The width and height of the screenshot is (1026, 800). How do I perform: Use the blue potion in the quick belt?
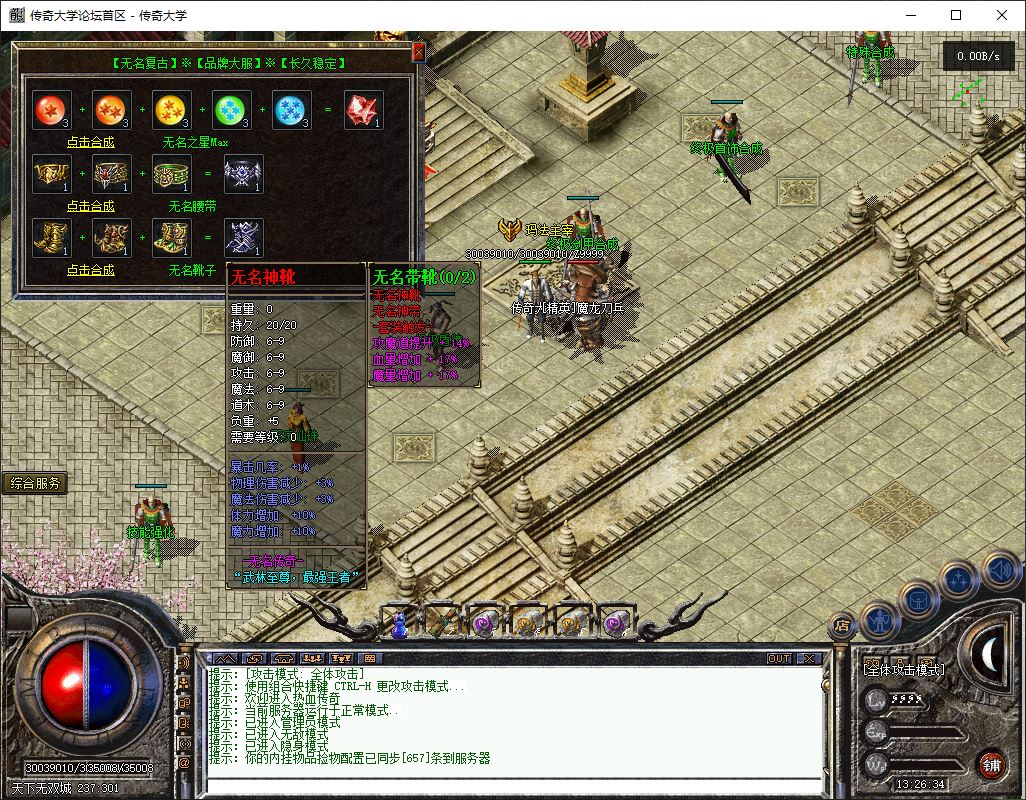pyautogui.click(x=398, y=624)
